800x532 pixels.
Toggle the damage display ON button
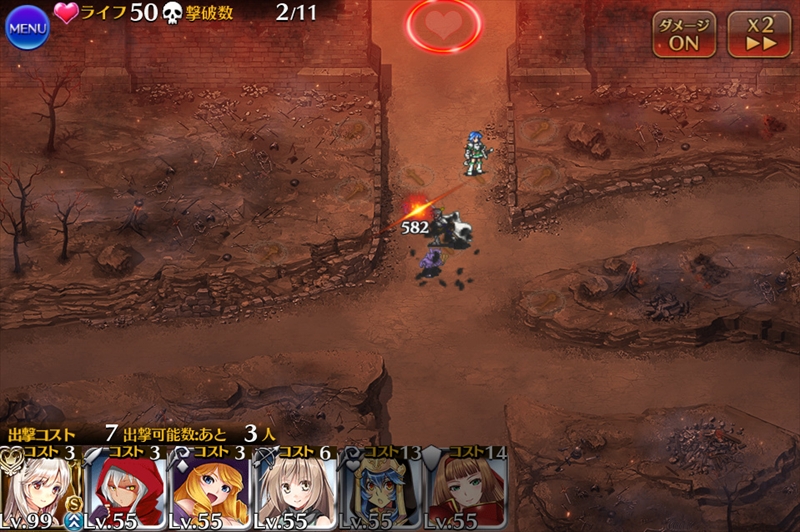click(x=684, y=34)
